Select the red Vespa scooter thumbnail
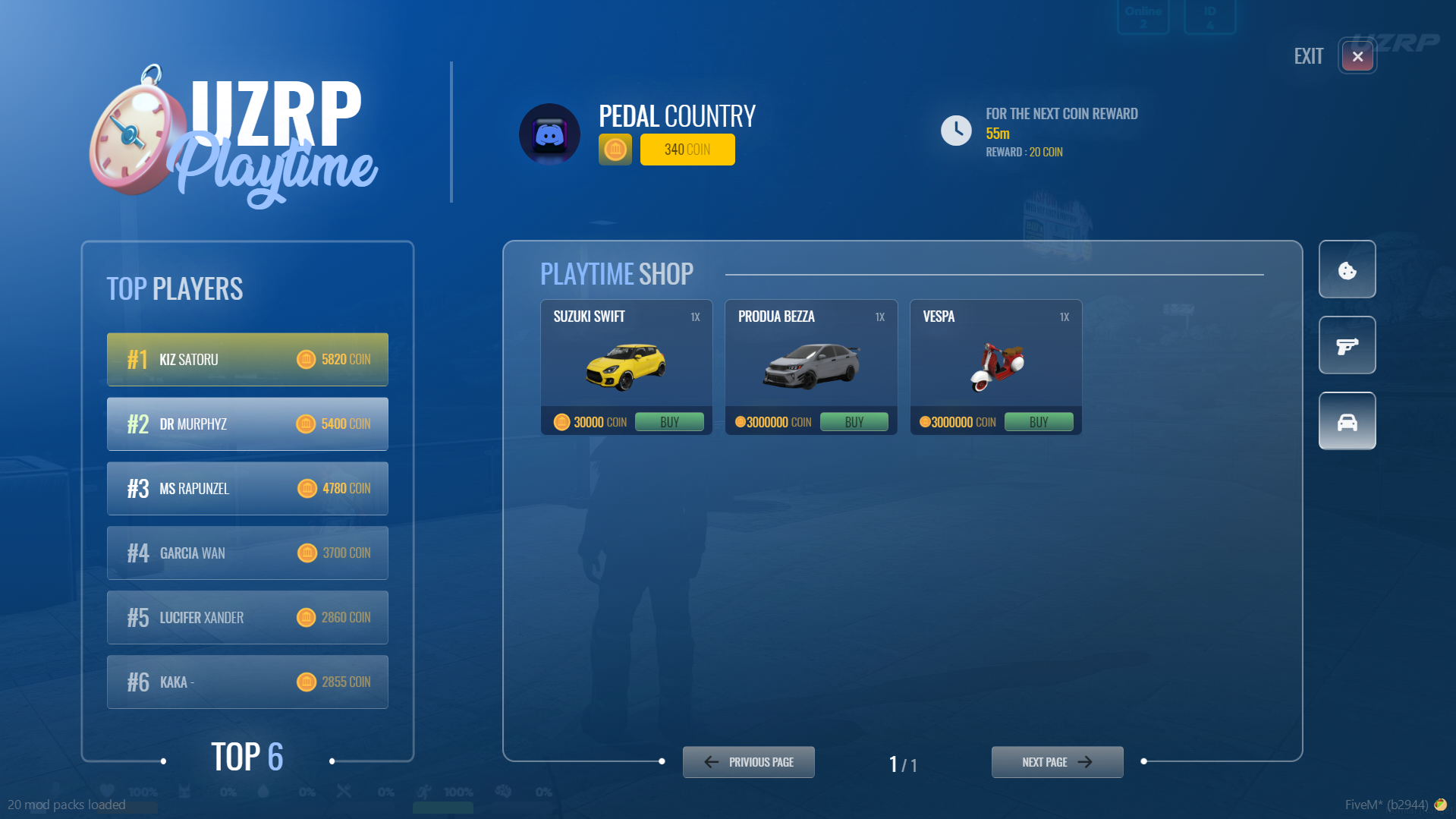This screenshot has width=1456, height=819. click(x=996, y=367)
